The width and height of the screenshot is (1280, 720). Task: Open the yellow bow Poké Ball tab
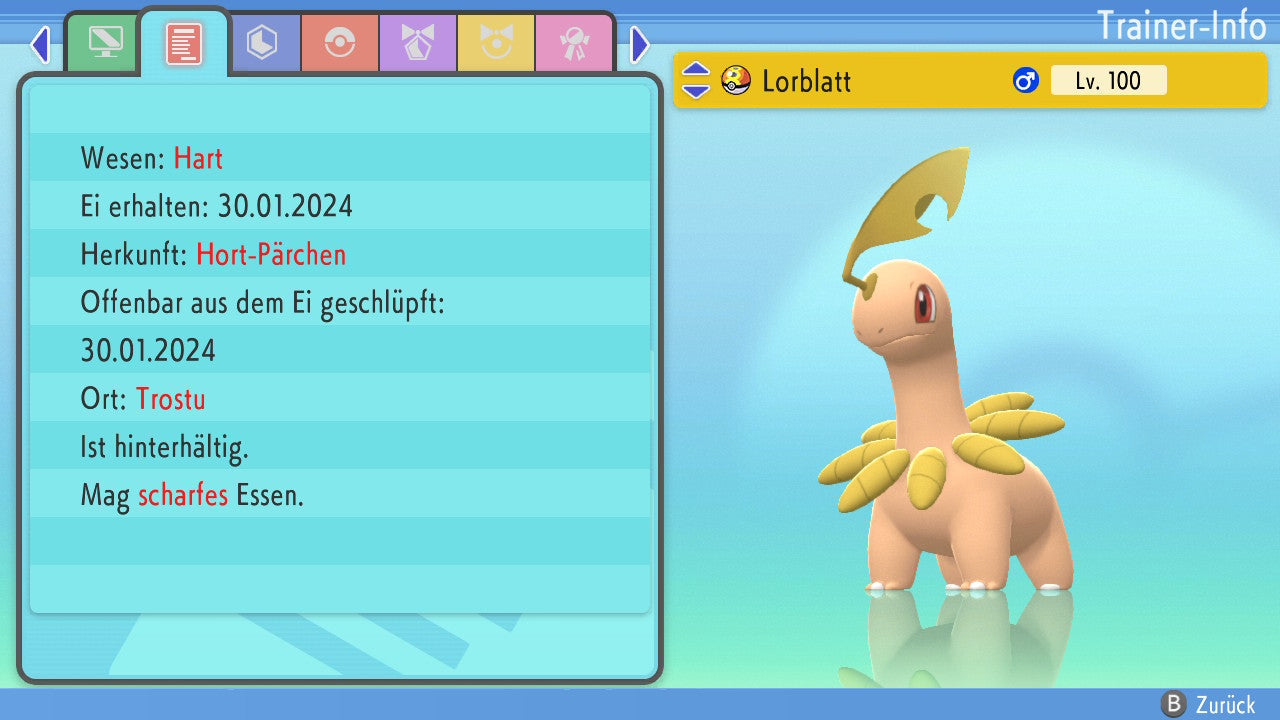tap(496, 43)
